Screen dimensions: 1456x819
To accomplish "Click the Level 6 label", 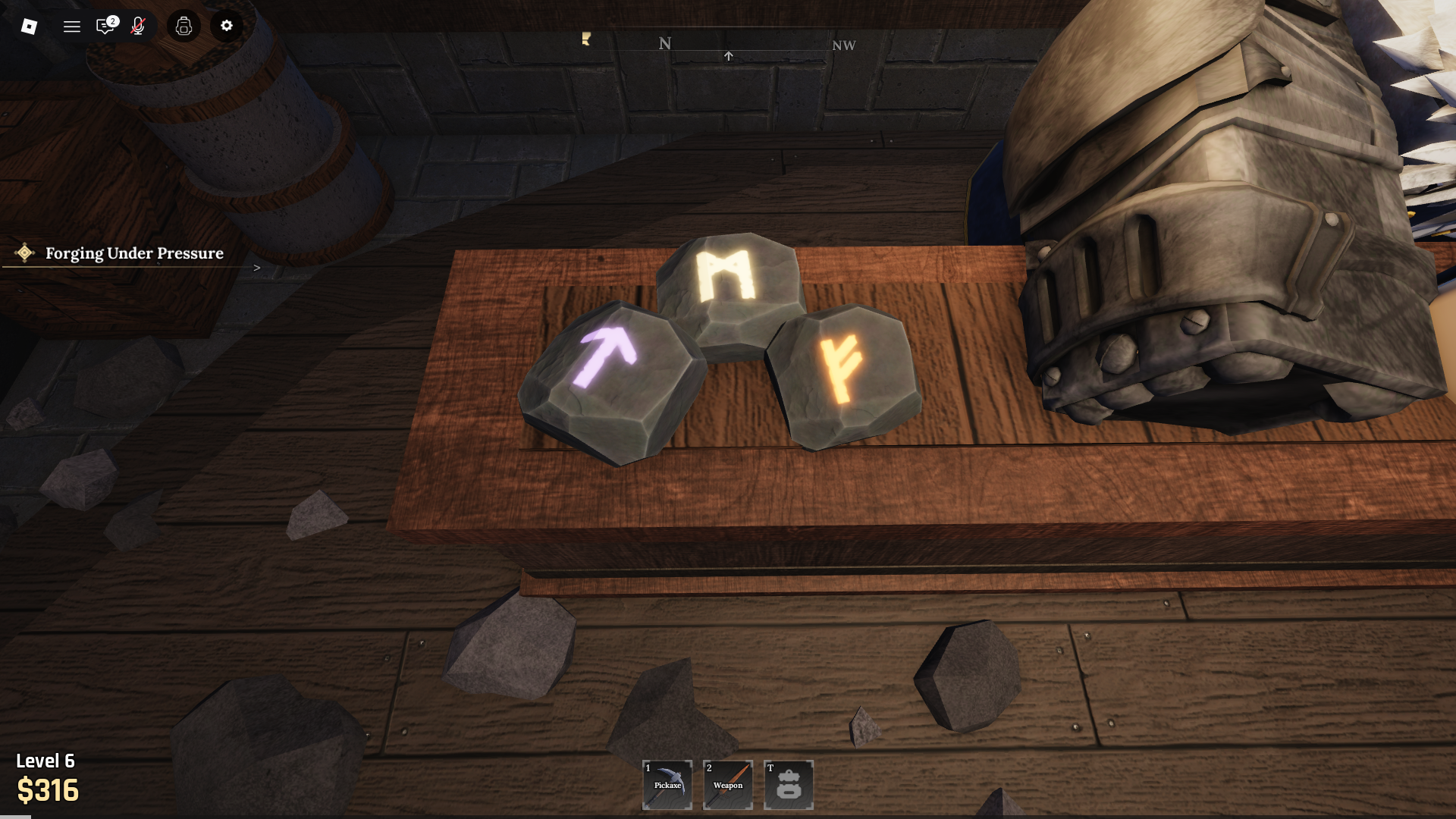I will coord(45,761).
